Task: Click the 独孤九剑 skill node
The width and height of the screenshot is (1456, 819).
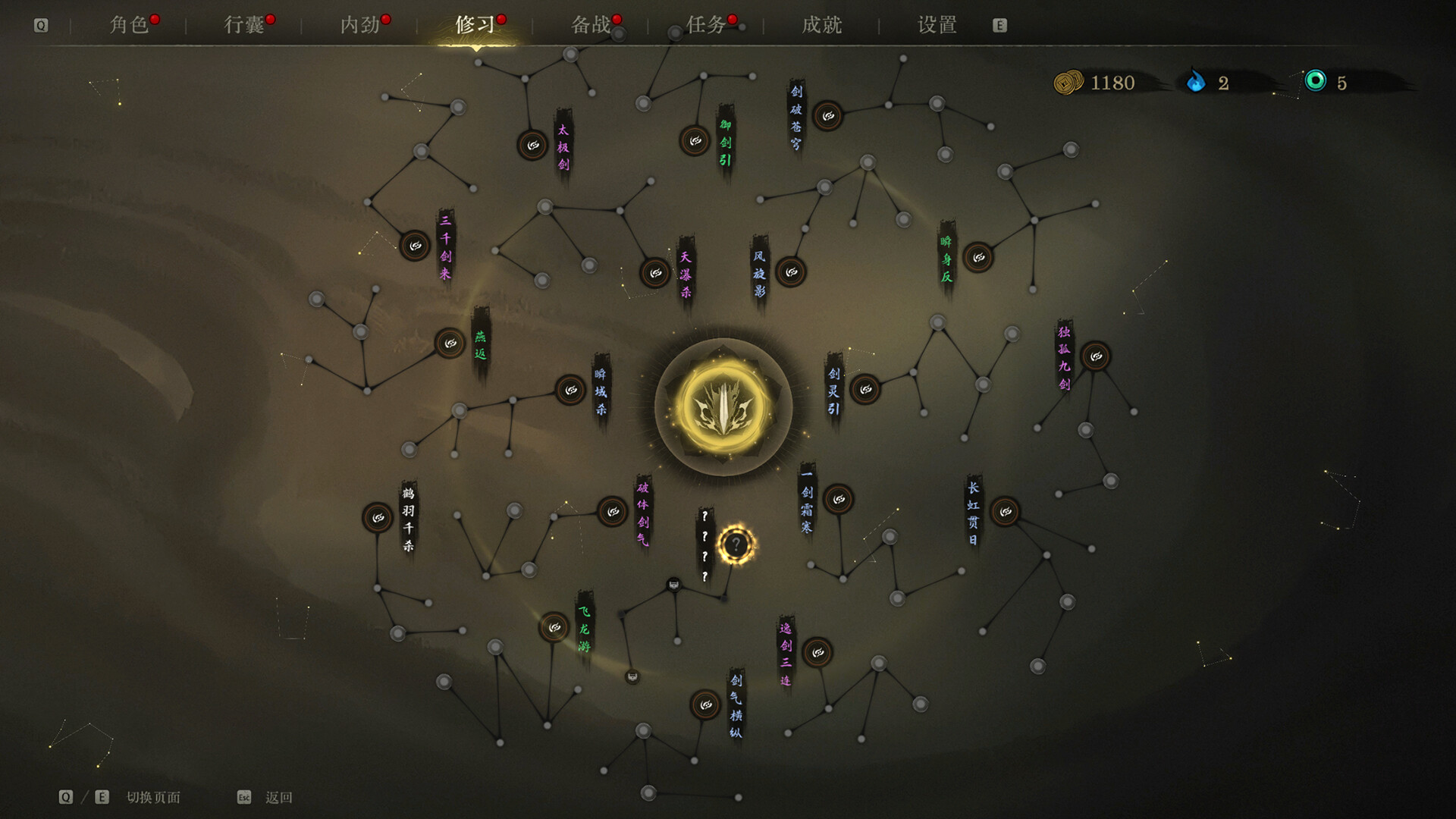Action: 1096,356
